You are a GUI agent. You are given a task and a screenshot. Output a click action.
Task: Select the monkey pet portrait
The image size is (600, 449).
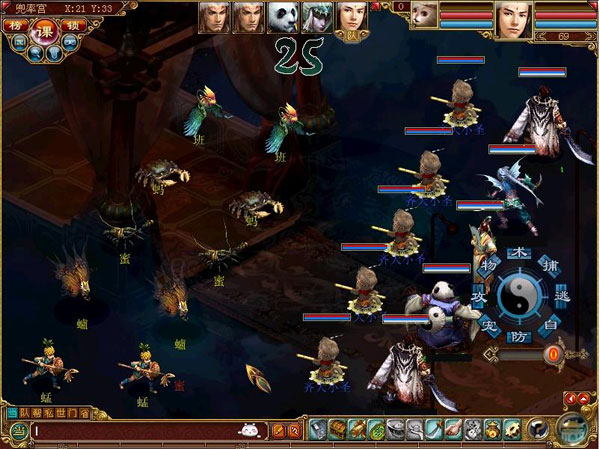[423, 18]
